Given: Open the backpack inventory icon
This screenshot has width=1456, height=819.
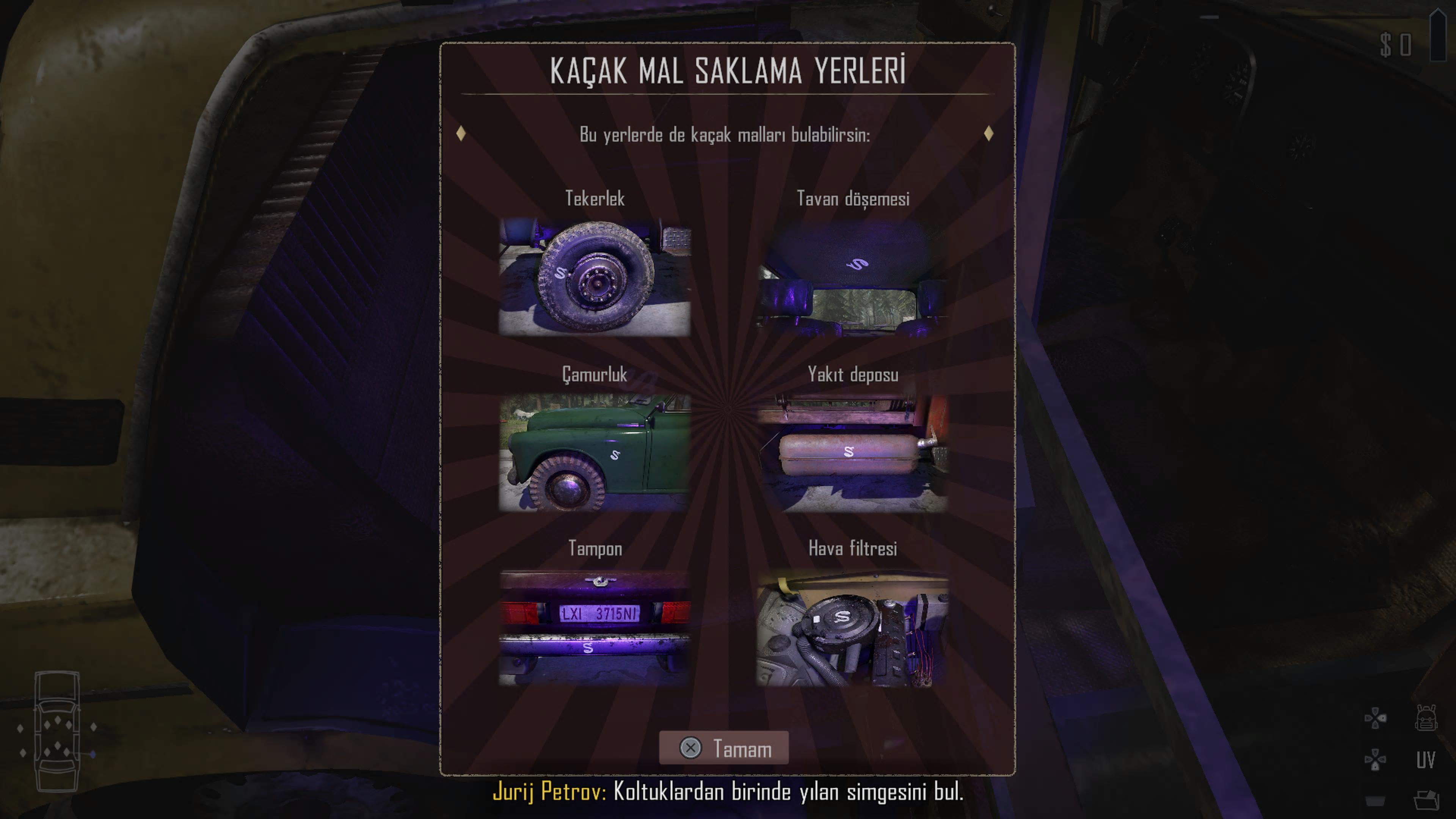Looking at the screenshot, I should (x=1426, y=719).
